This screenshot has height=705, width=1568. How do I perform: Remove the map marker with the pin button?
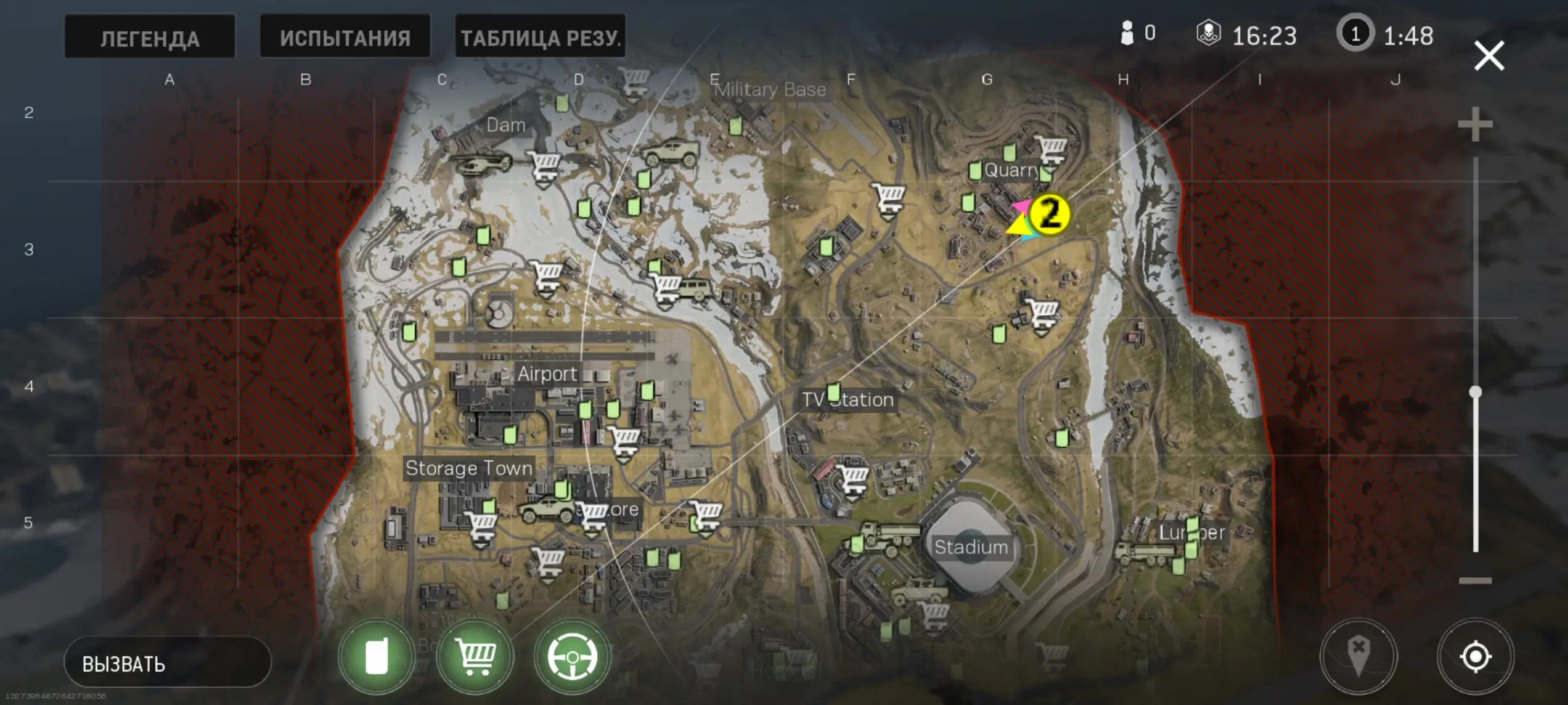tap(1358, 656)
